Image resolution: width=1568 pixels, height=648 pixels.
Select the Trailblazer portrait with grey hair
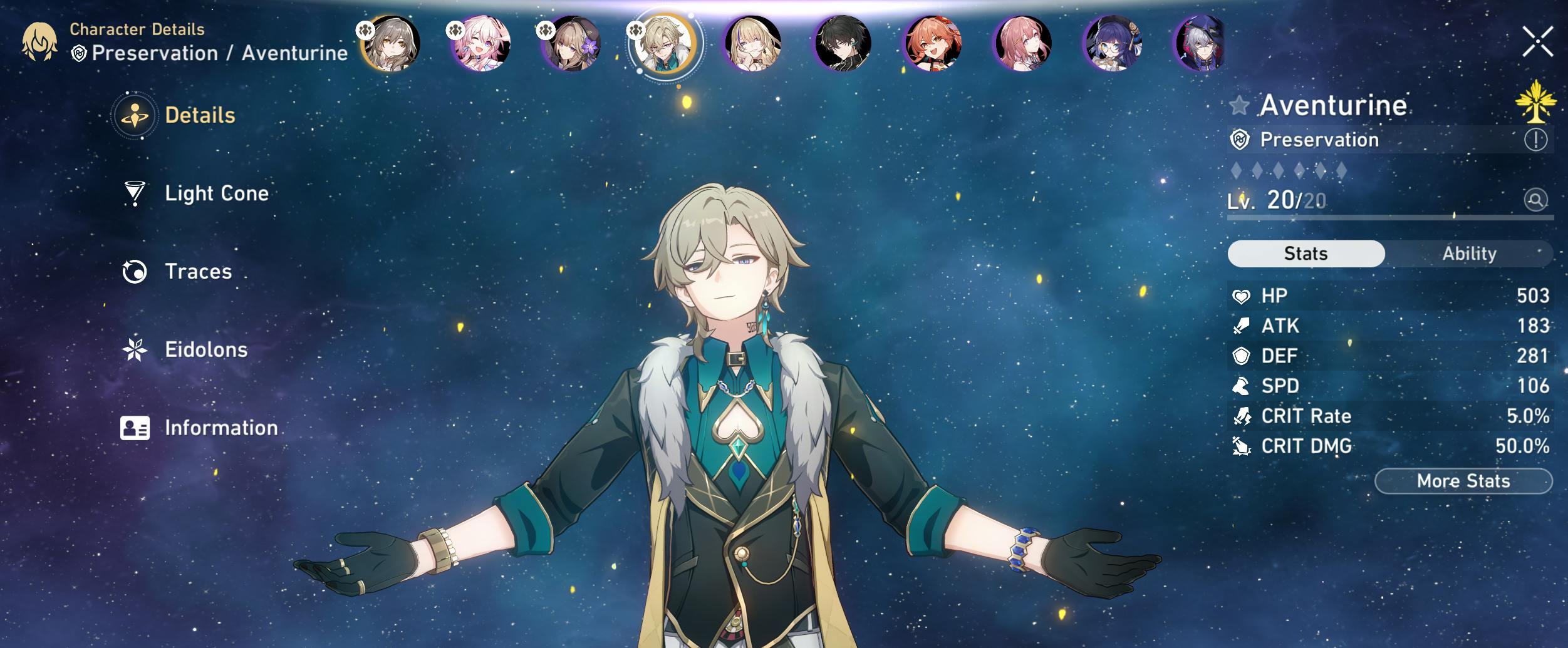(x=391, y=43)
